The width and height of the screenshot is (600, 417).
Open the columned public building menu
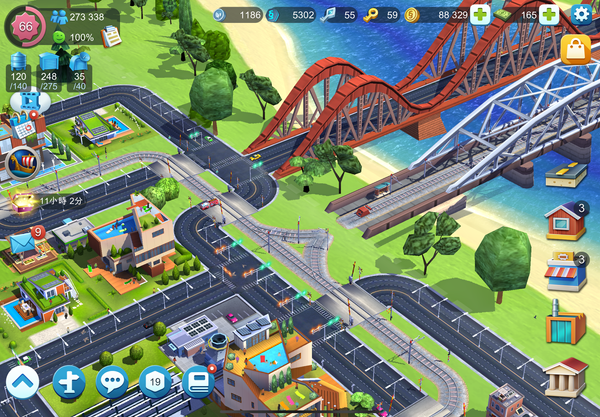pos(565,378)
